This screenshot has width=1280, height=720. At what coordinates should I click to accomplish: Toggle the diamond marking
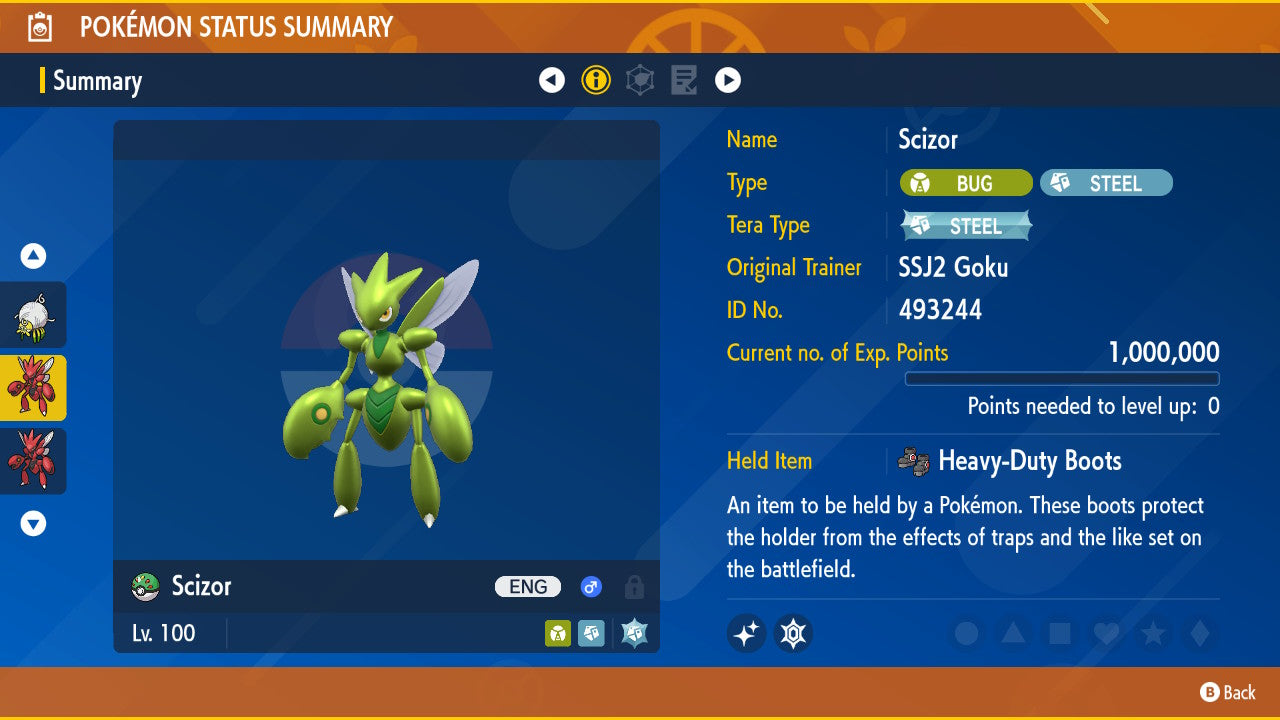coord(1199,633)
